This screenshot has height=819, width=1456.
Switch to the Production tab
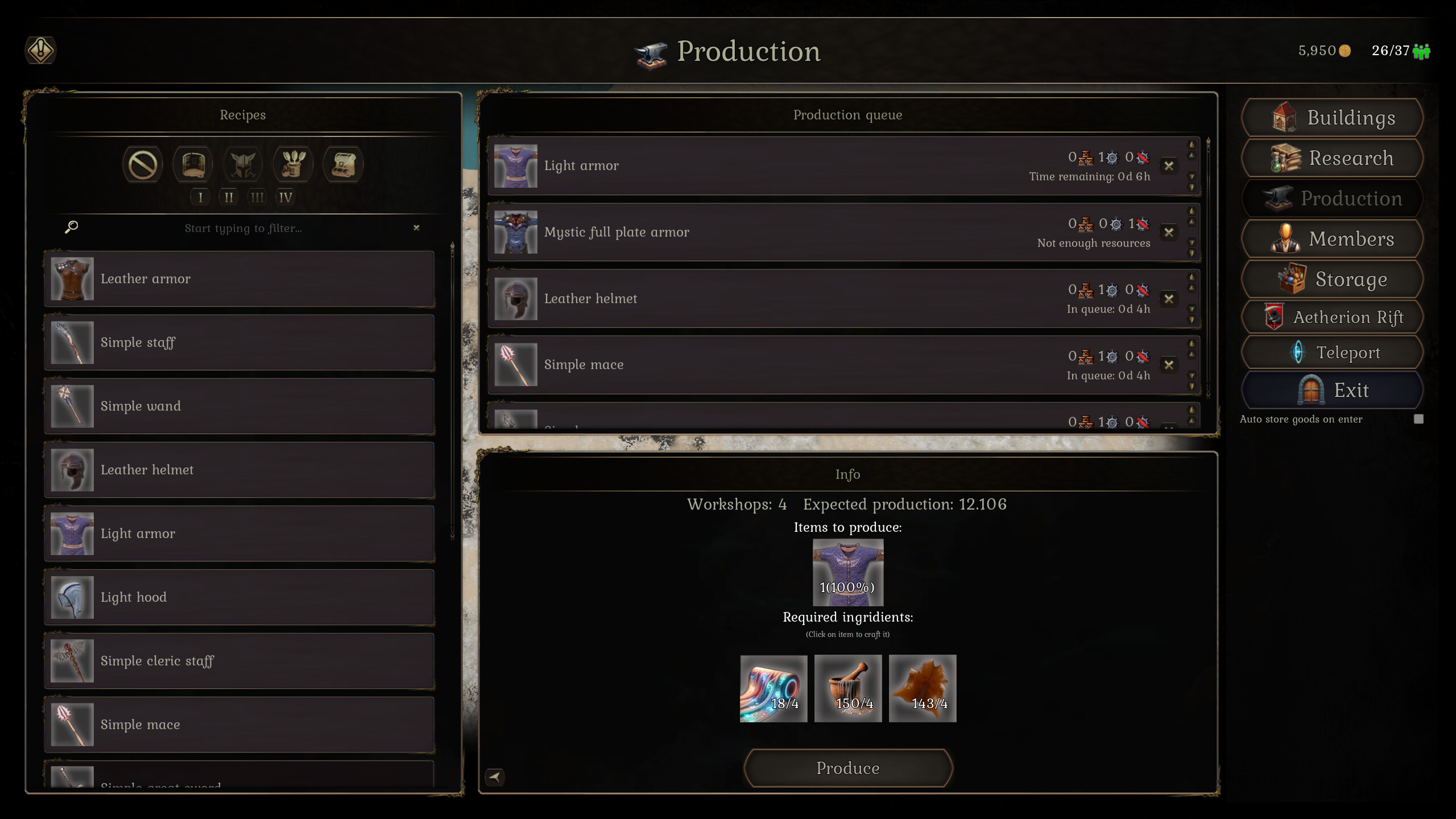coord(1332,198)
